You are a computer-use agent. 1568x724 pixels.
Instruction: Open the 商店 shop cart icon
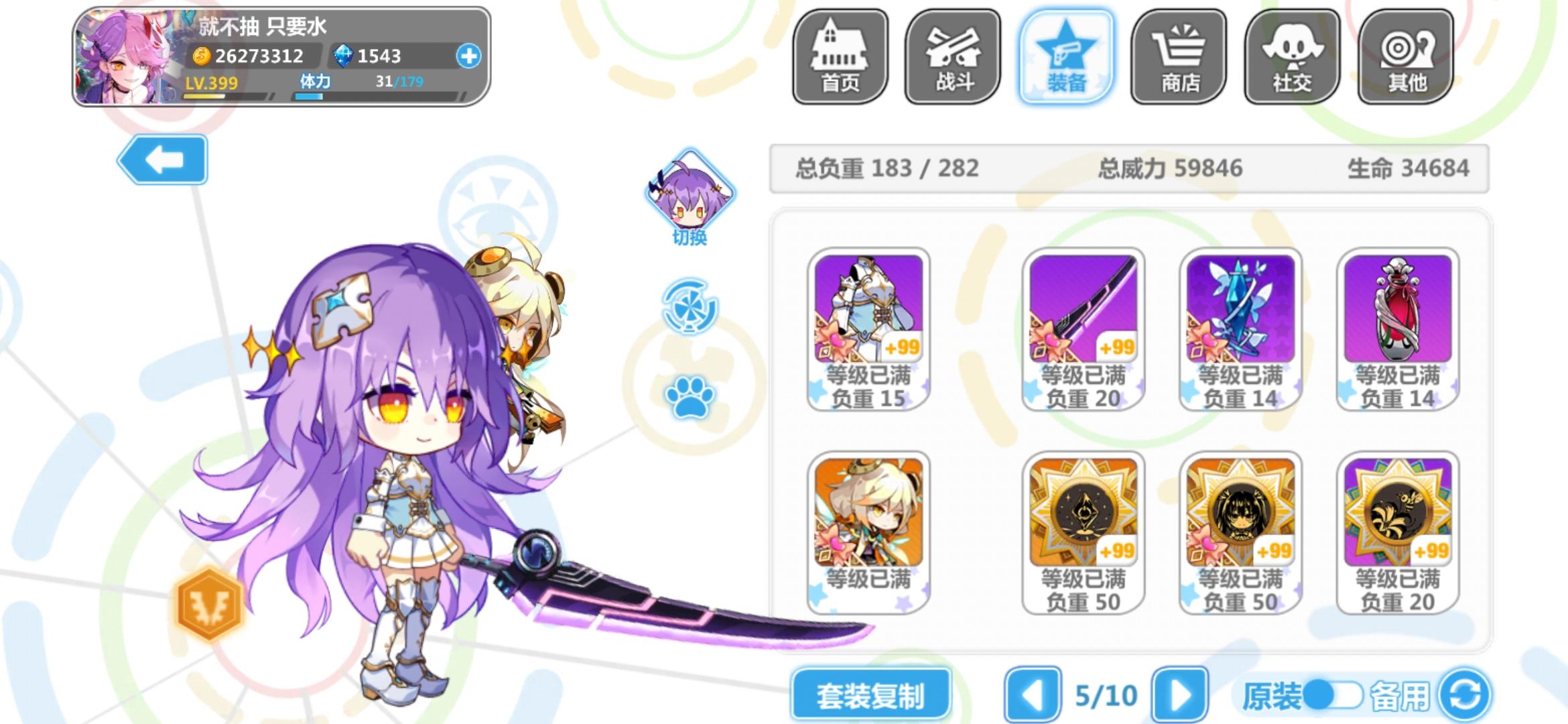coord(1179,57)
